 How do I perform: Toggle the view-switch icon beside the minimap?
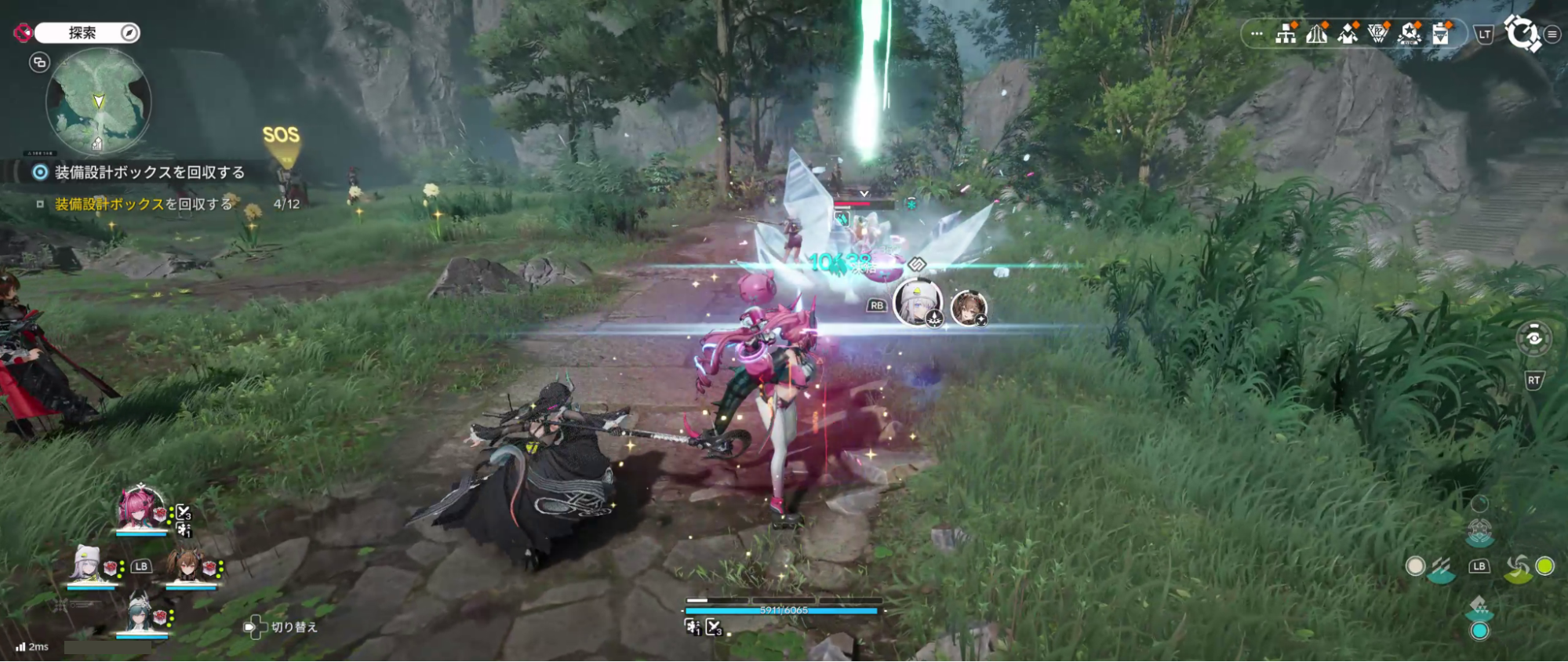[39, 63]
